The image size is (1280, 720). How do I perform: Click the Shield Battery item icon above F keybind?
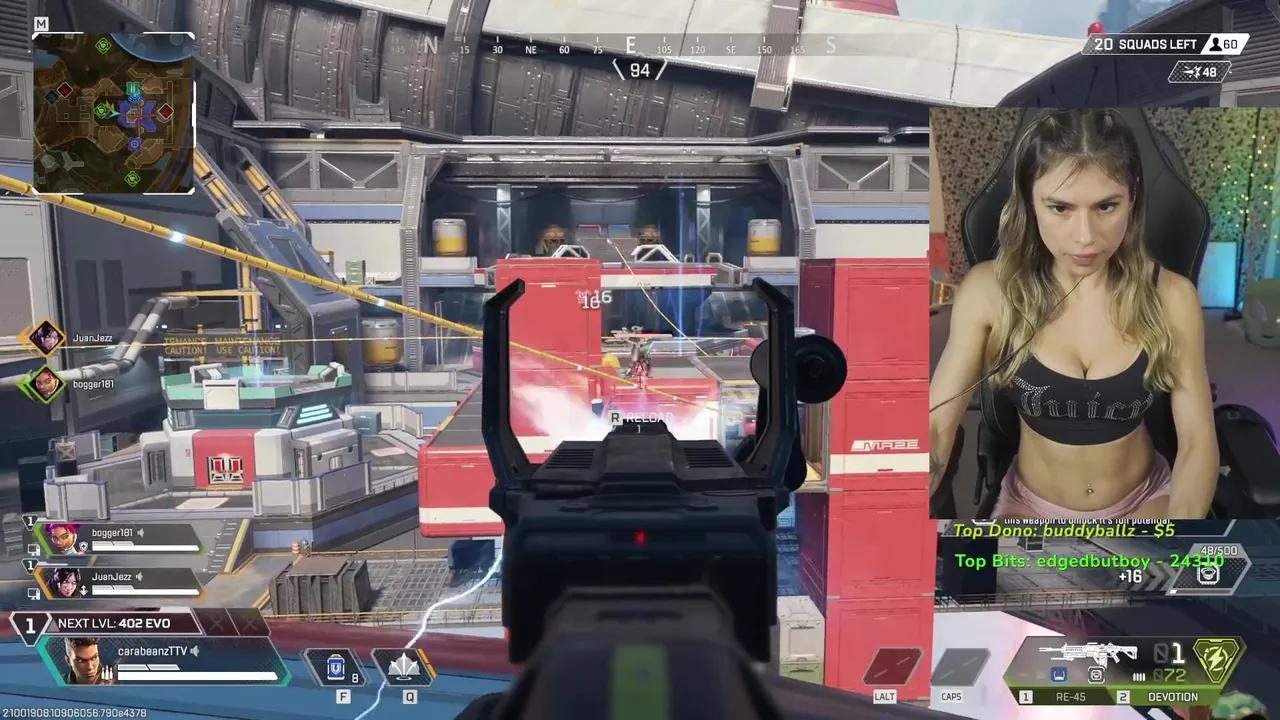pos(335,666)
